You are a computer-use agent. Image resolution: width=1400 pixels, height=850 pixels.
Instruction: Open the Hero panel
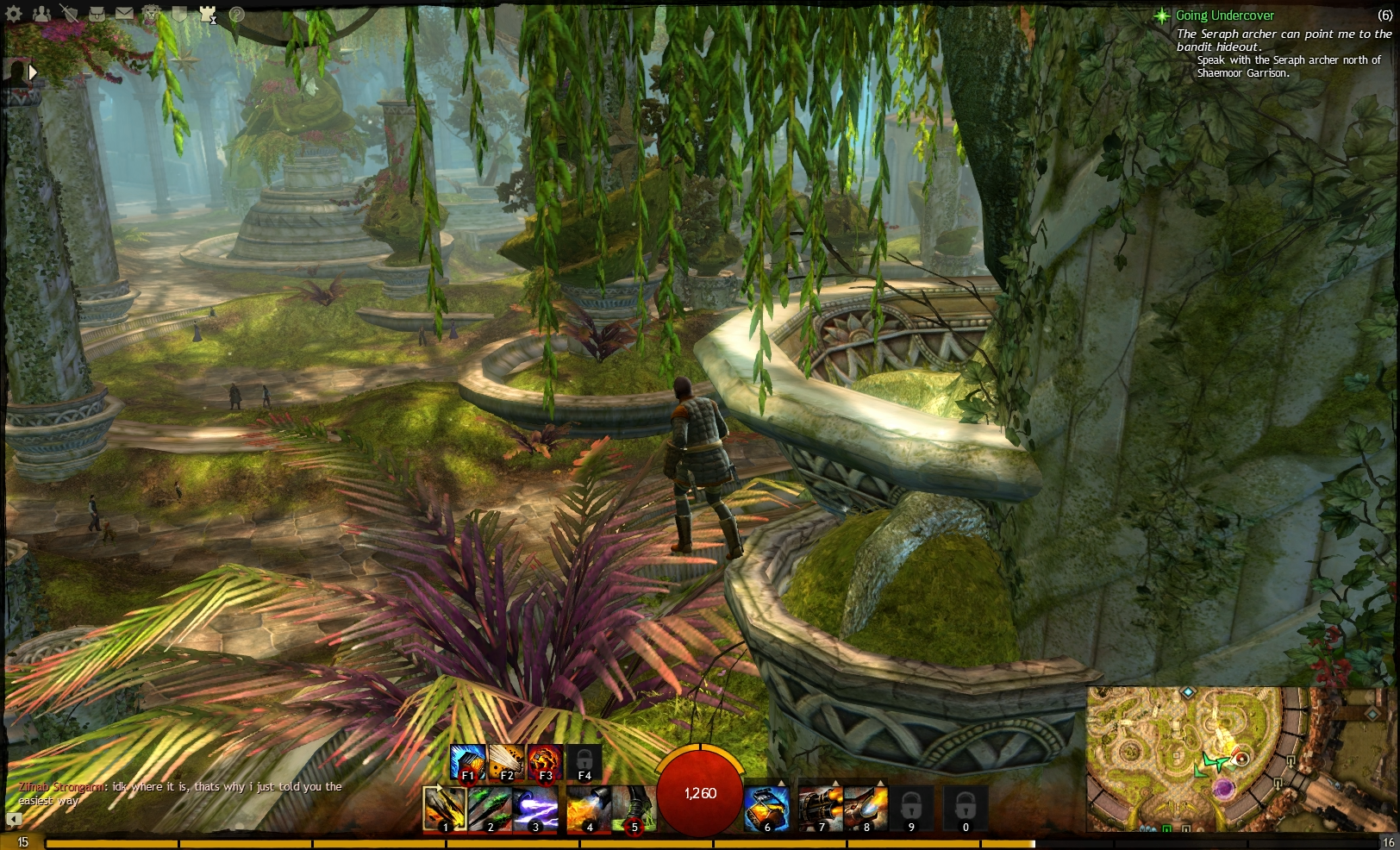coord(69,12)
